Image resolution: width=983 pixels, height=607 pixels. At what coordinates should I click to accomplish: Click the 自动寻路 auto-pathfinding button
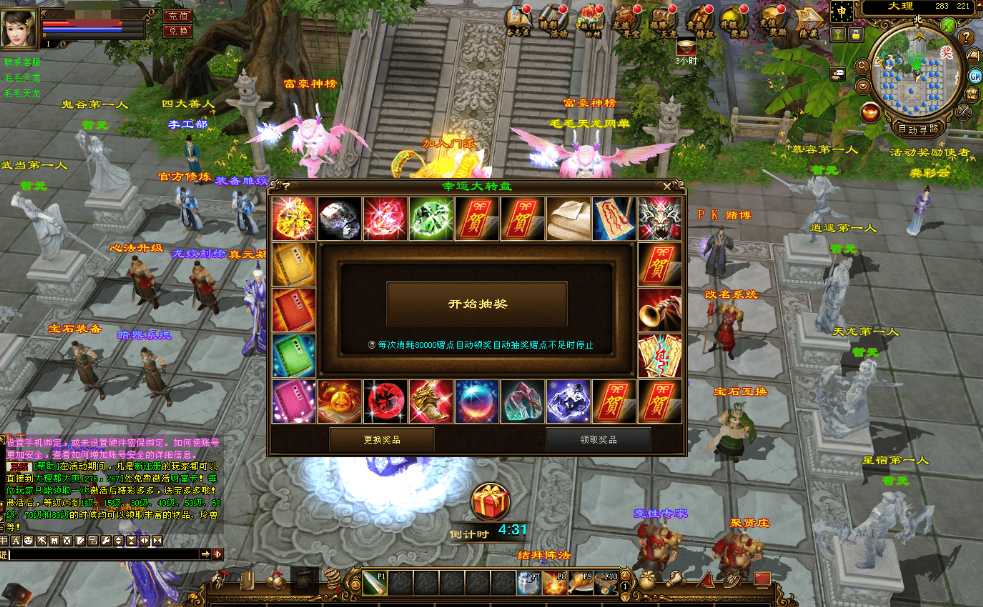tap(917, 129)
